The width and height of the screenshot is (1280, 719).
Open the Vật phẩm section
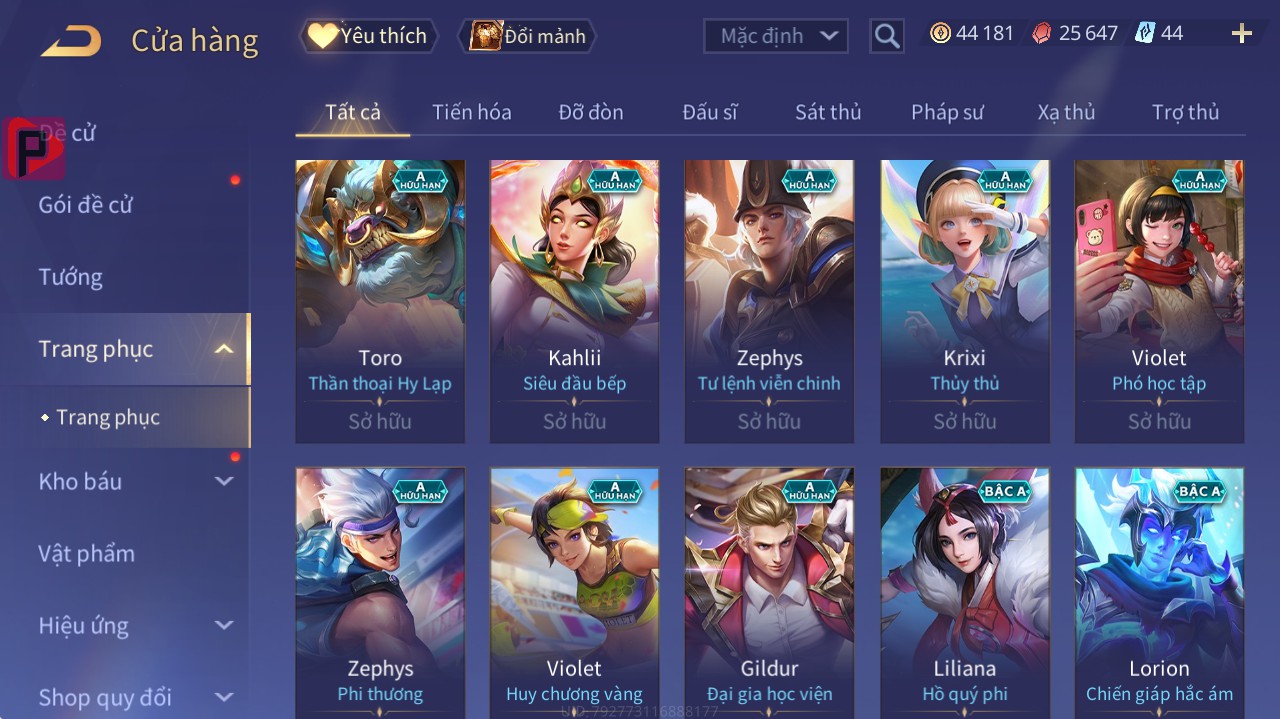(x=87, y=553)
